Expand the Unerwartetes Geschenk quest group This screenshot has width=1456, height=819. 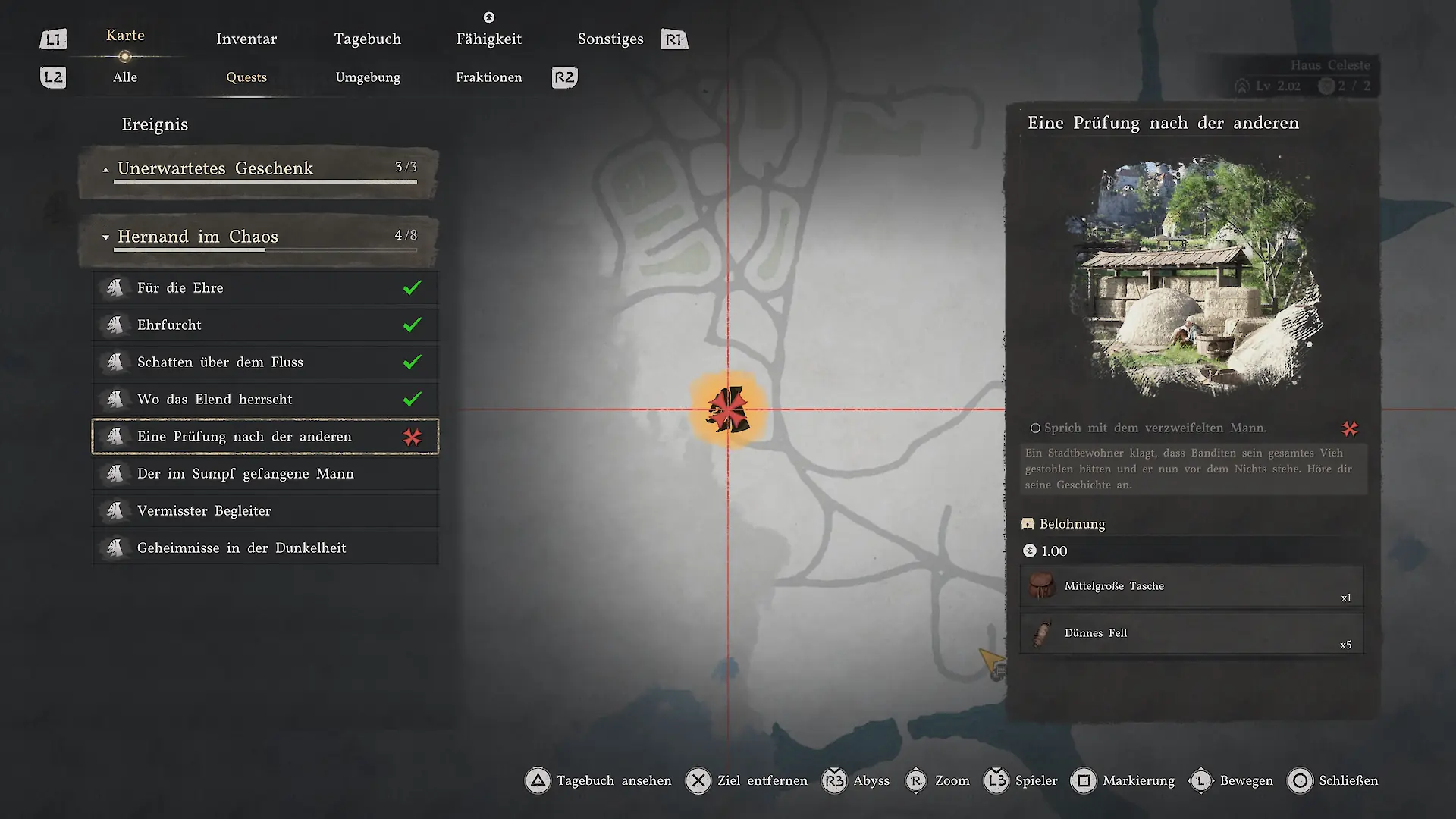click(x=258, y=169)
